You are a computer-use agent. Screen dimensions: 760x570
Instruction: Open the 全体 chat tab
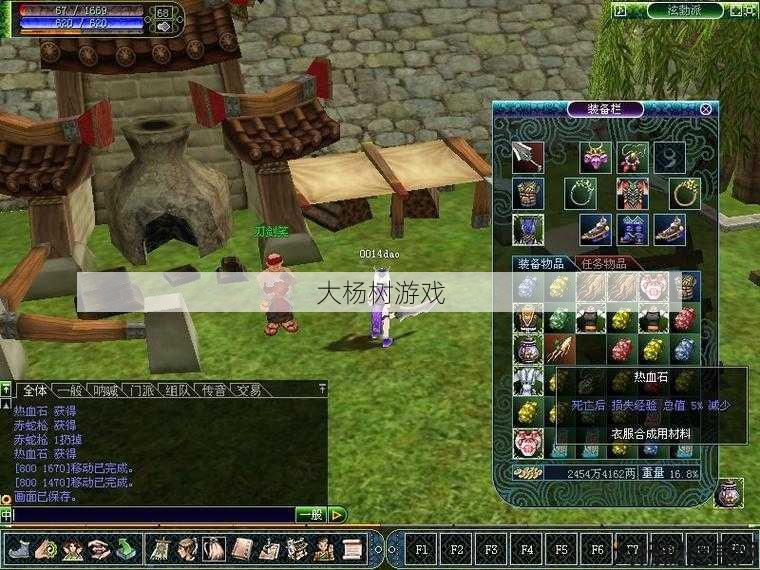point(35,390)
